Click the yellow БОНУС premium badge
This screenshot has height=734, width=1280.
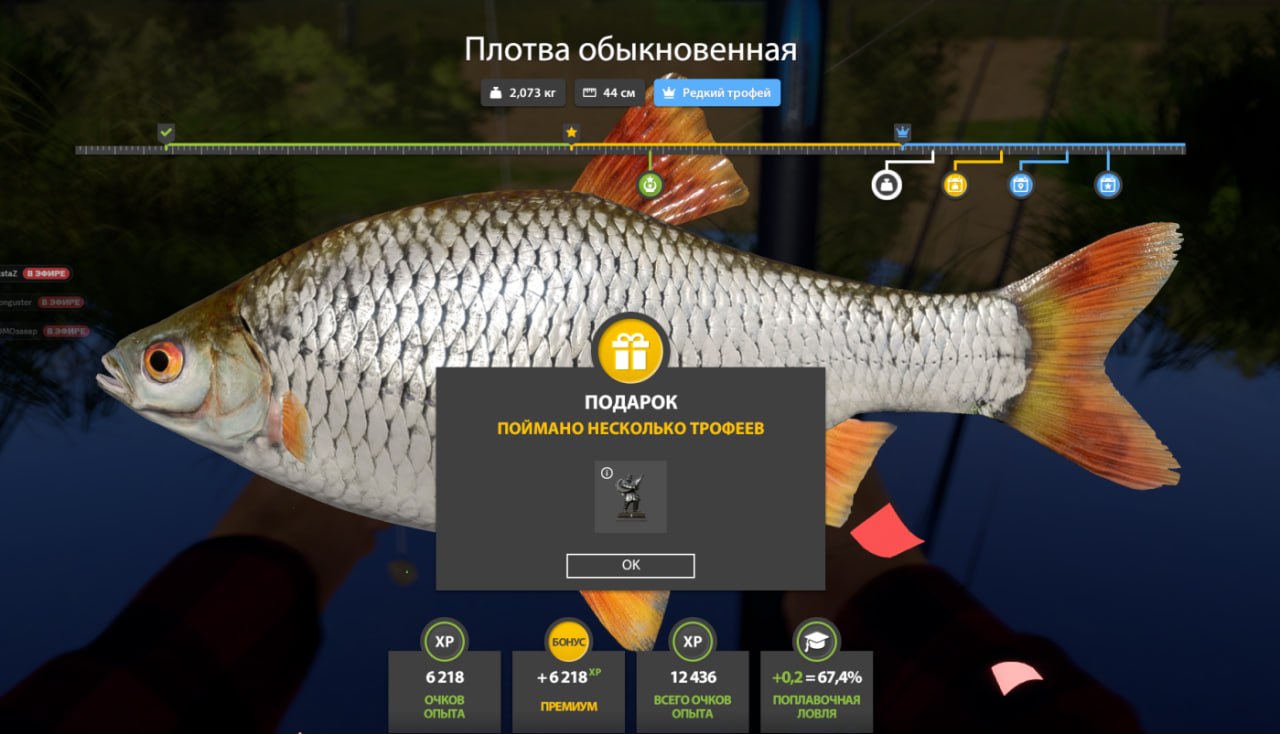pyautogui.click(x=568, y=641)
